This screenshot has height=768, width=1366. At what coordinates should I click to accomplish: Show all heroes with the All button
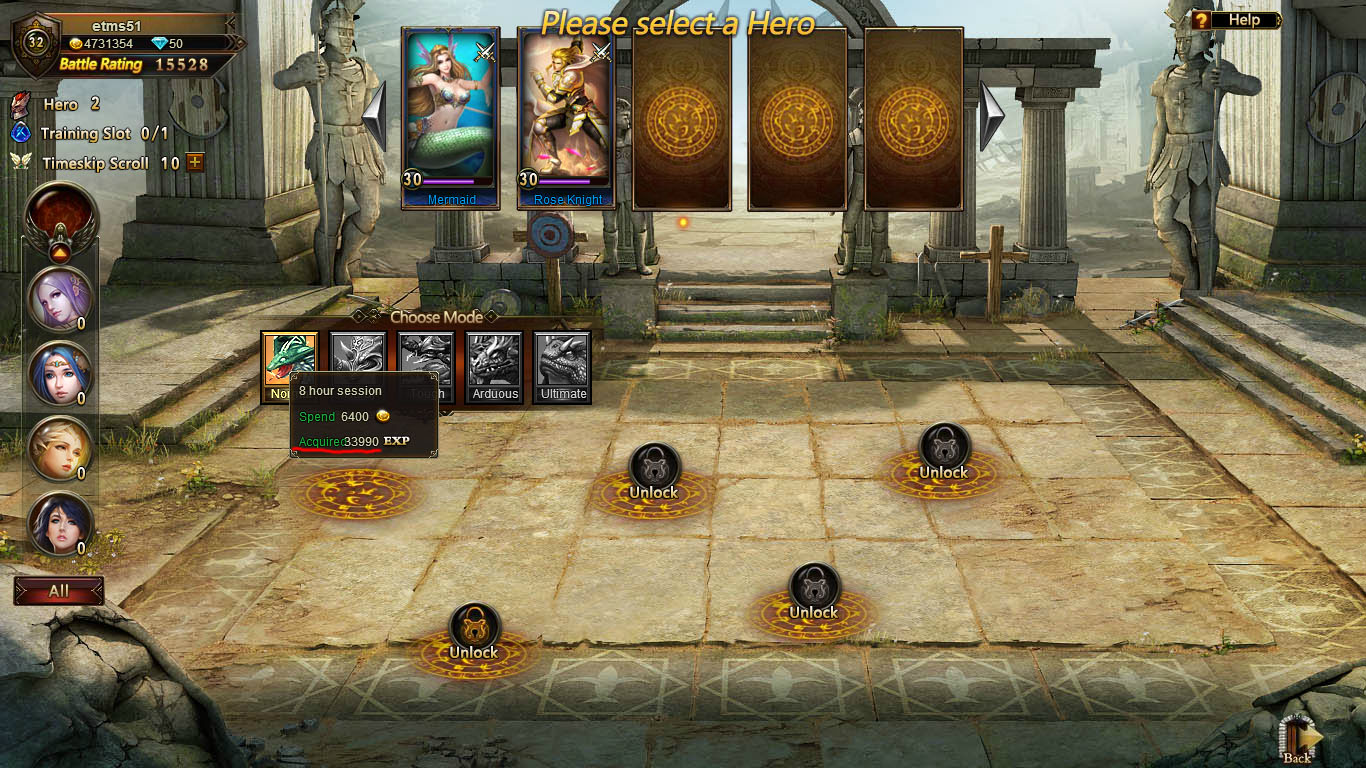(x=59, y=591)
